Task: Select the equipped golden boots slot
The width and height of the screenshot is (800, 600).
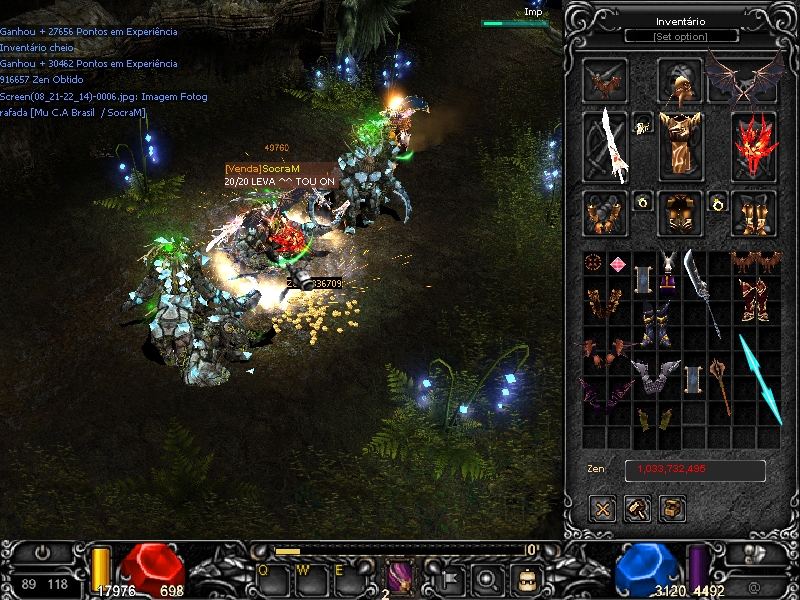Action: 754,213
